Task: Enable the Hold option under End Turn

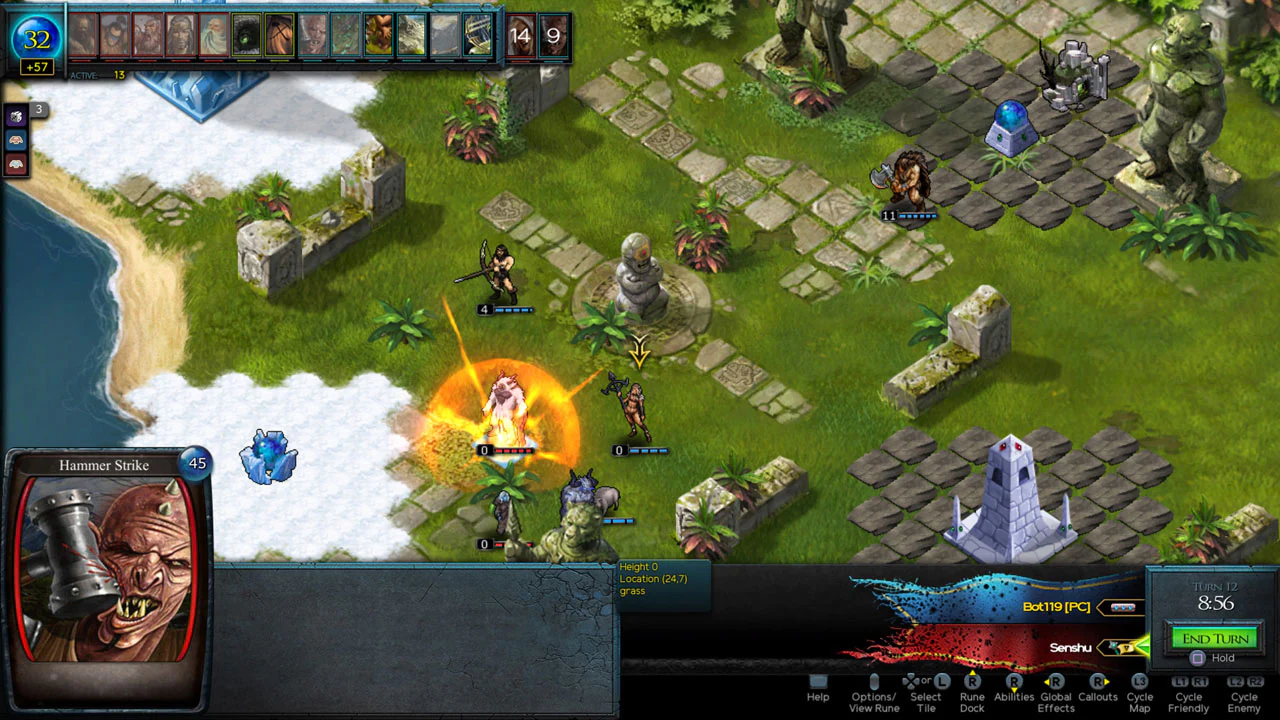Action: (1196, 658)
